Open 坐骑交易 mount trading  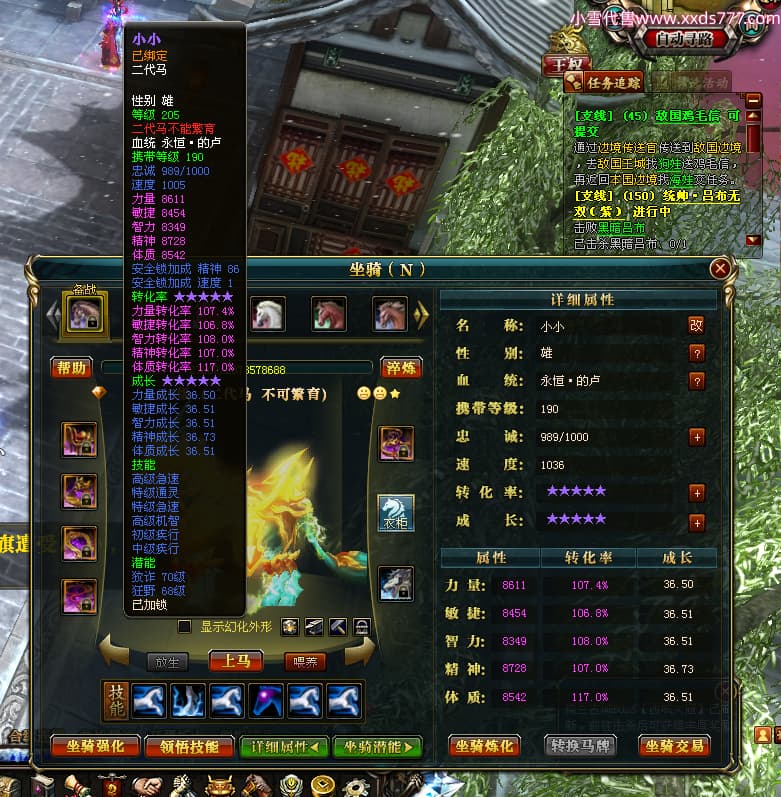coord(675,746)
